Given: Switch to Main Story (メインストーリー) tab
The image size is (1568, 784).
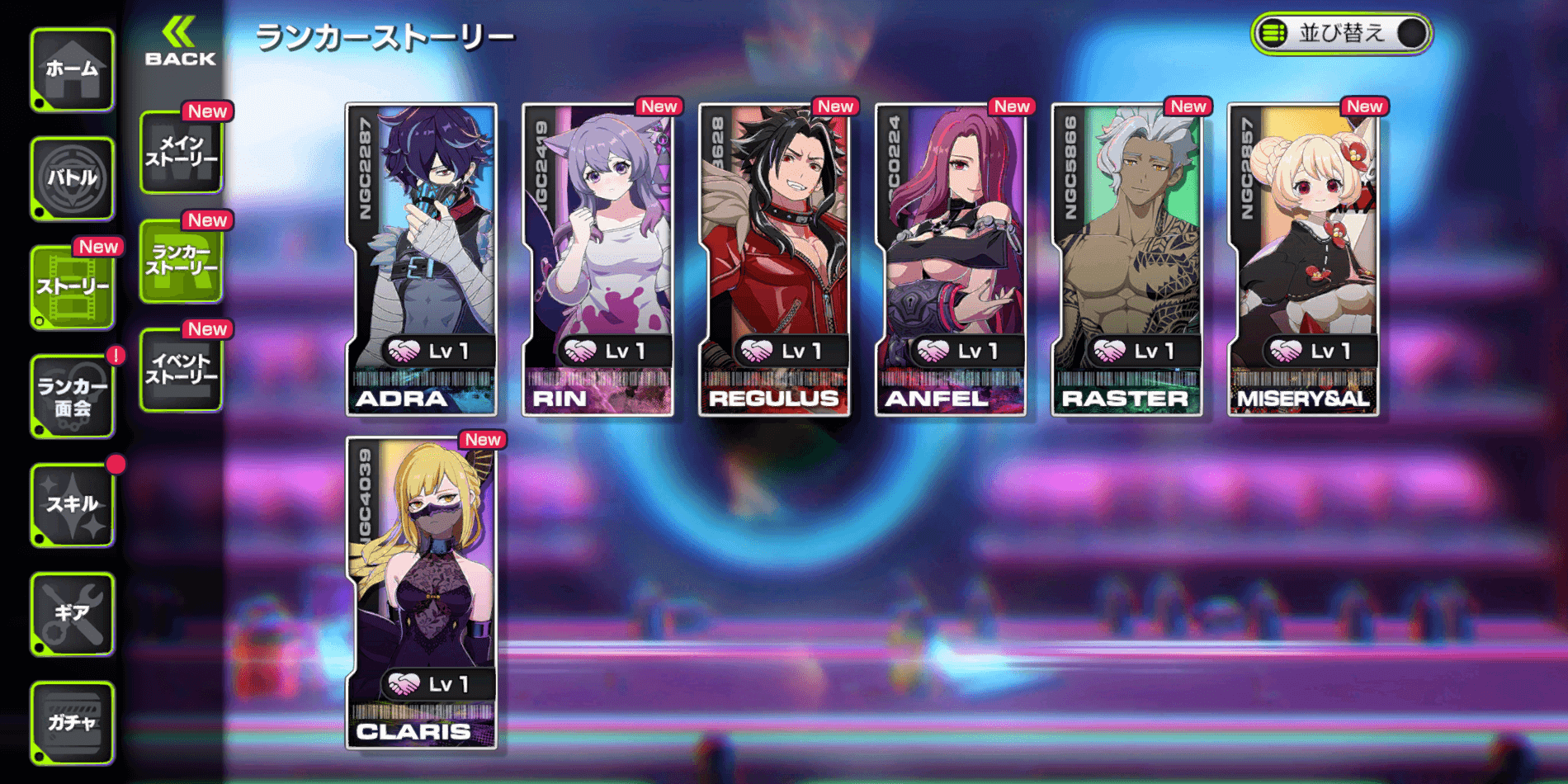Looking at the screenshot, I should pyautogui.click(x=181, y=153).
